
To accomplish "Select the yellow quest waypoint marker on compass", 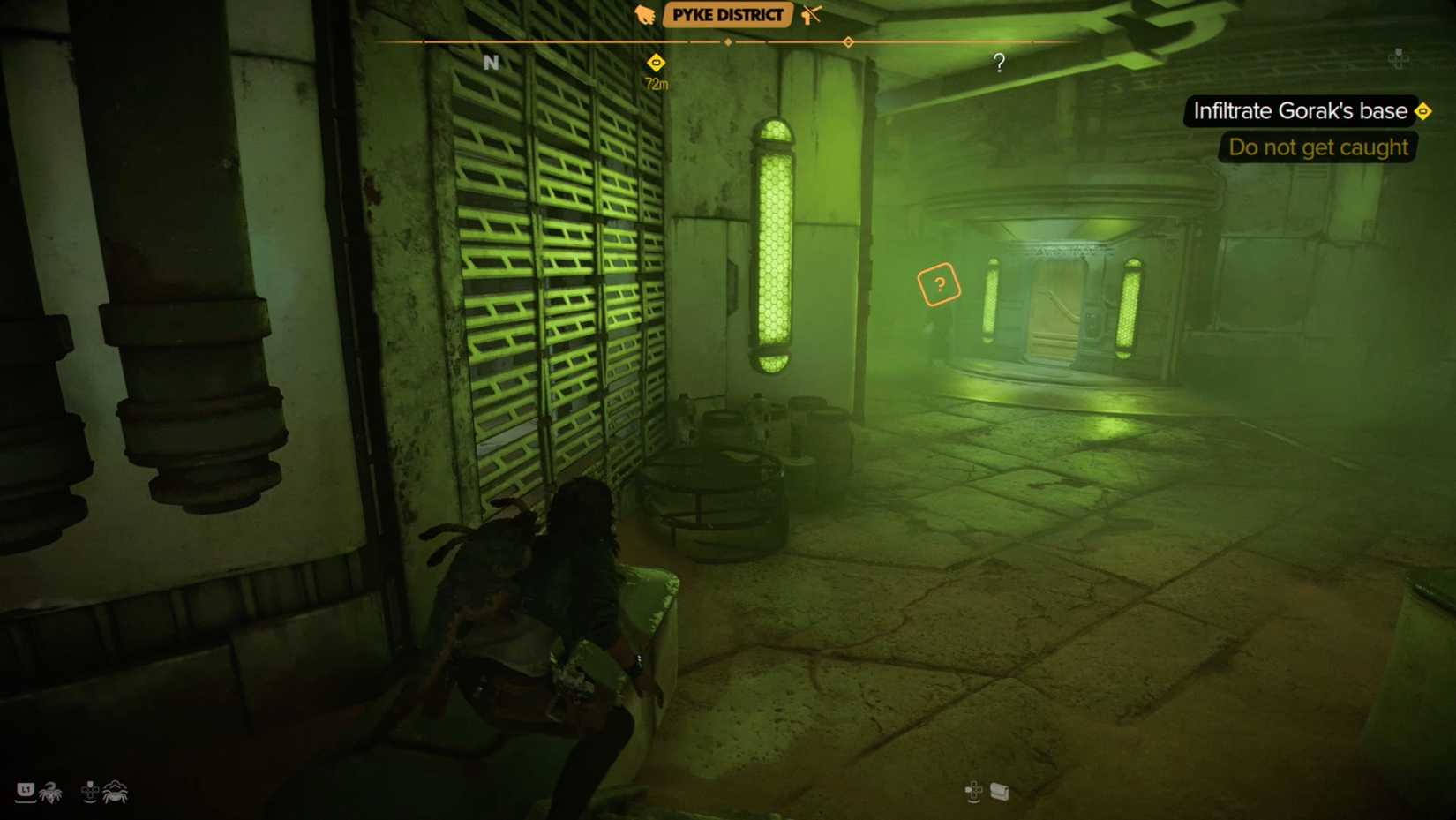I will click(656, 63).
